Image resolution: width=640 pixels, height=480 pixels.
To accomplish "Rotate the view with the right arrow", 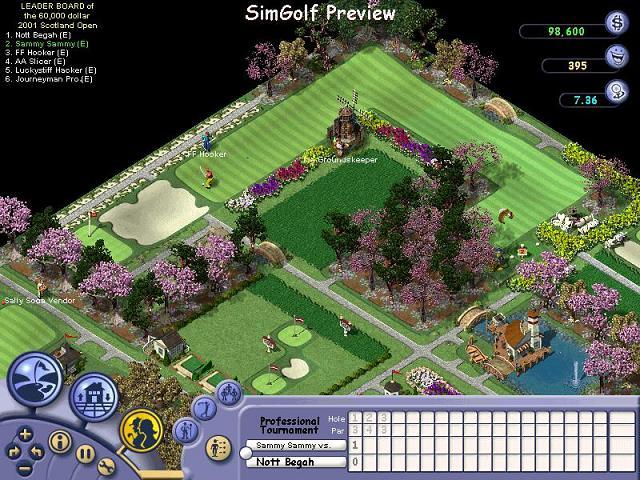I will point(39,452).
